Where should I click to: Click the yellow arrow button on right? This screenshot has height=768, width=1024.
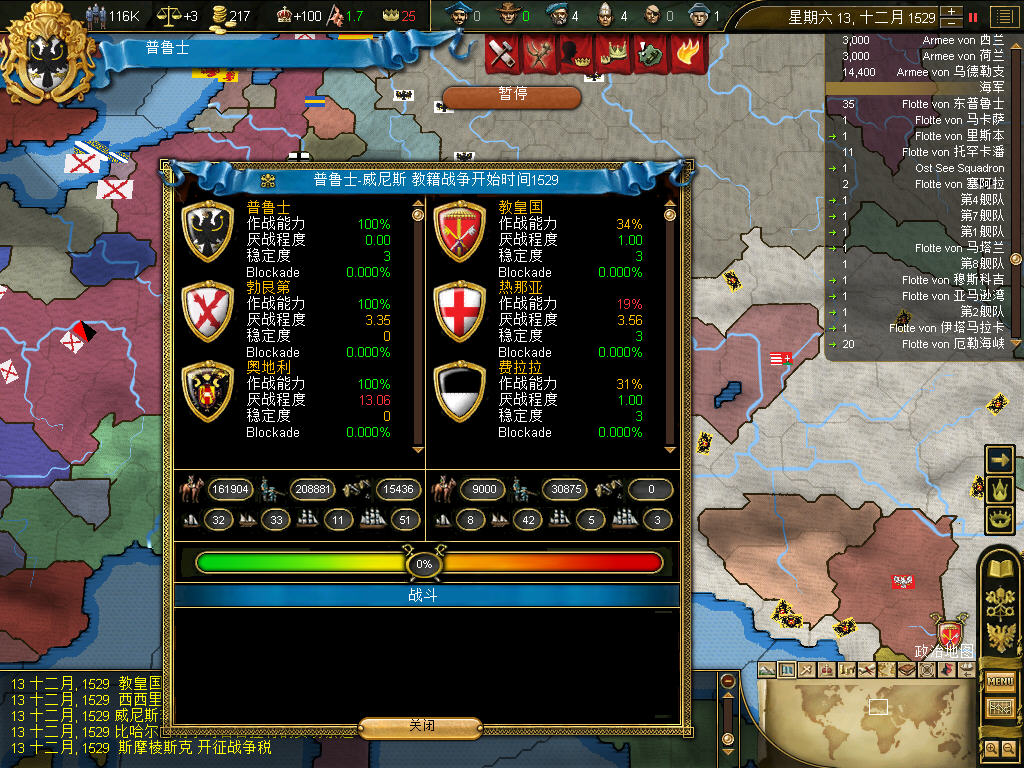(x=1000, y=459)
